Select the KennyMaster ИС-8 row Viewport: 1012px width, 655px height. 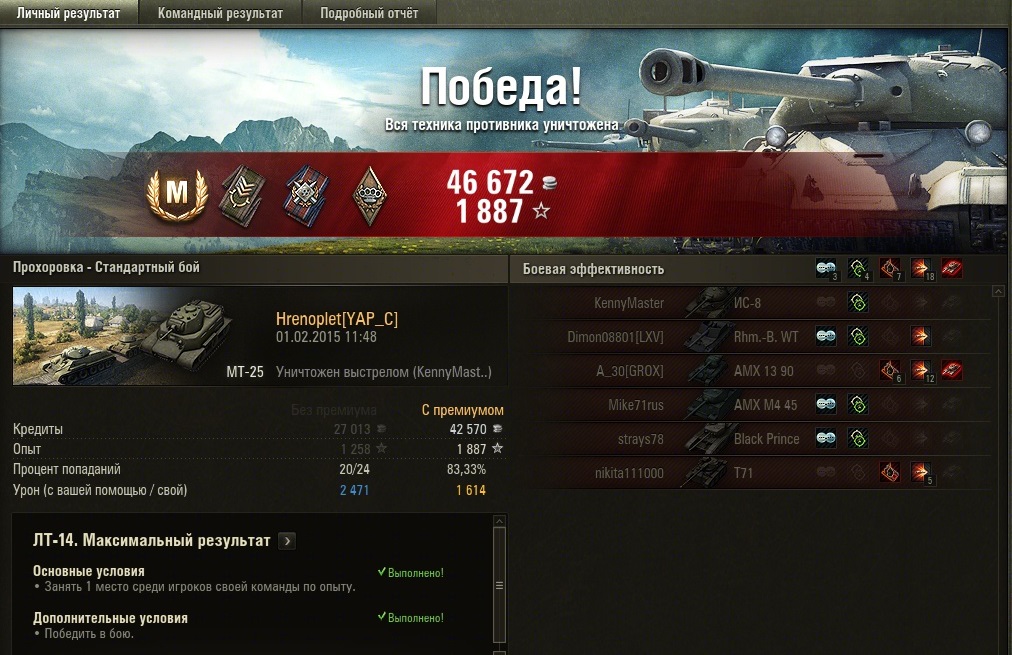750,302
